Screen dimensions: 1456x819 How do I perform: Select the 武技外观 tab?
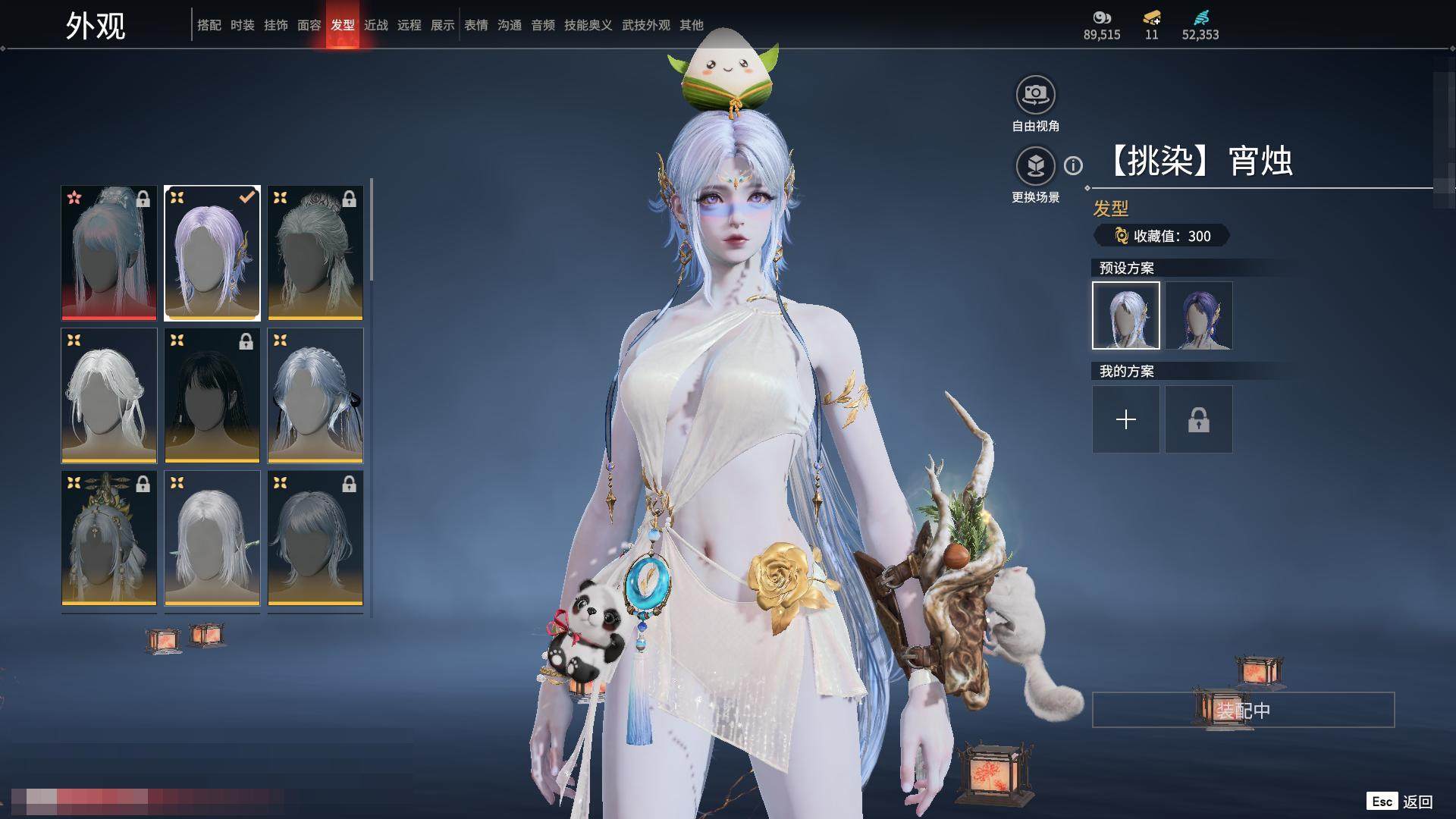[645, 25]
